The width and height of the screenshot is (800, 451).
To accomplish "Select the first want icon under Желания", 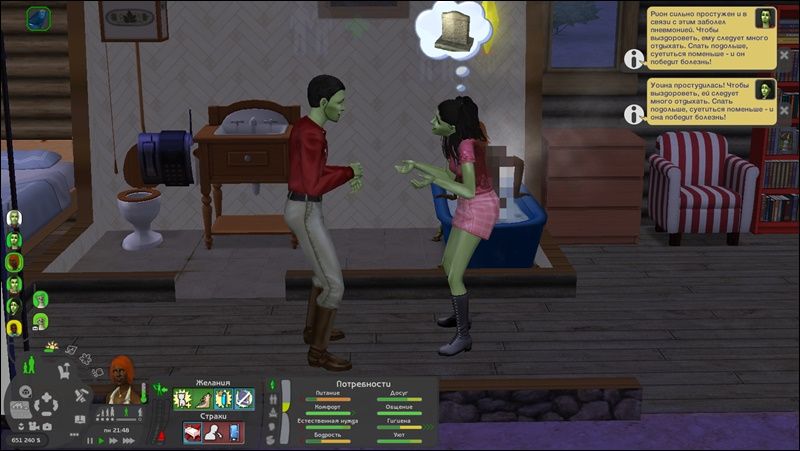I will (x=184, y=398).
